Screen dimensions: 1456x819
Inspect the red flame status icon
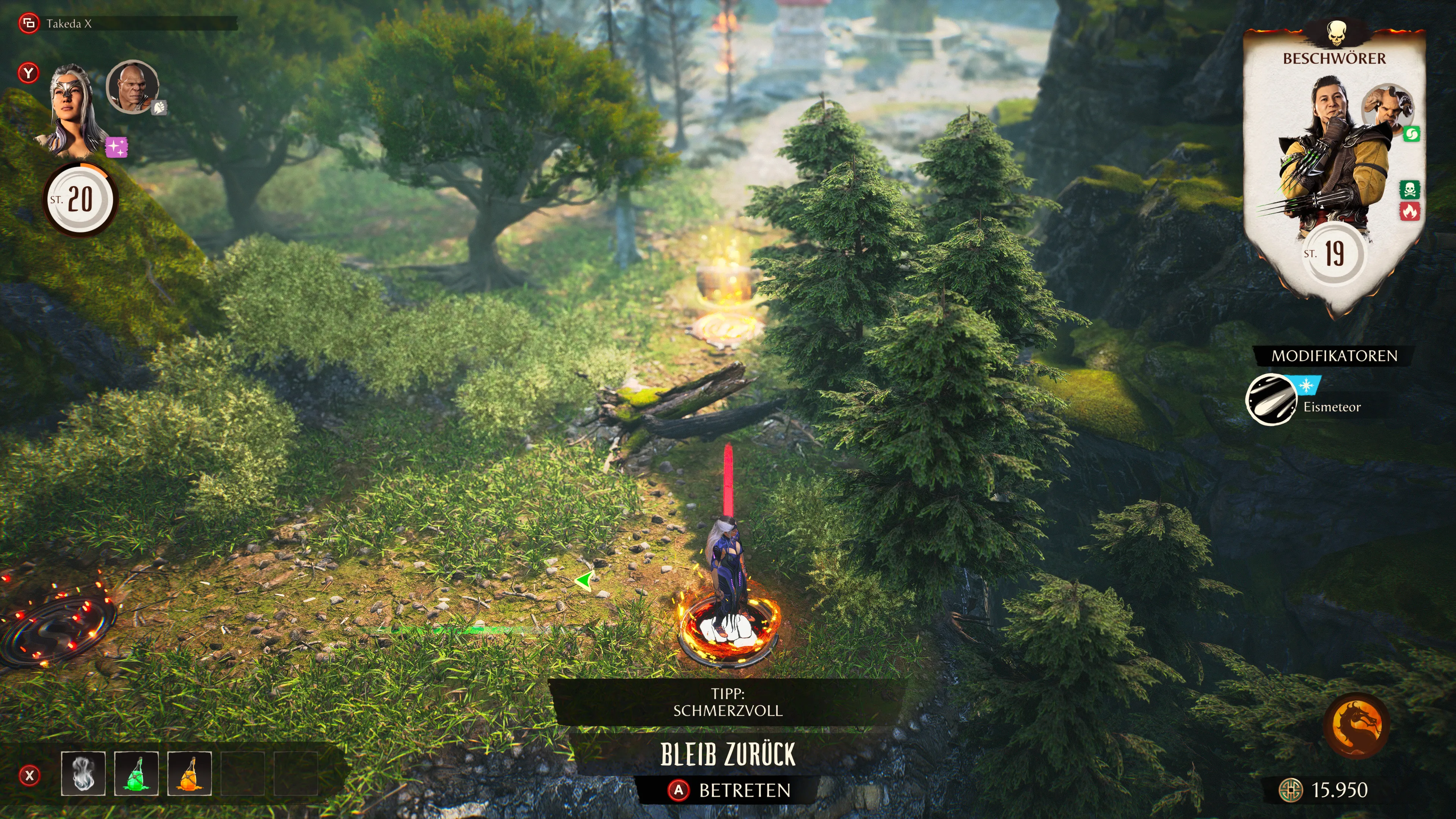coord(1410,212)
